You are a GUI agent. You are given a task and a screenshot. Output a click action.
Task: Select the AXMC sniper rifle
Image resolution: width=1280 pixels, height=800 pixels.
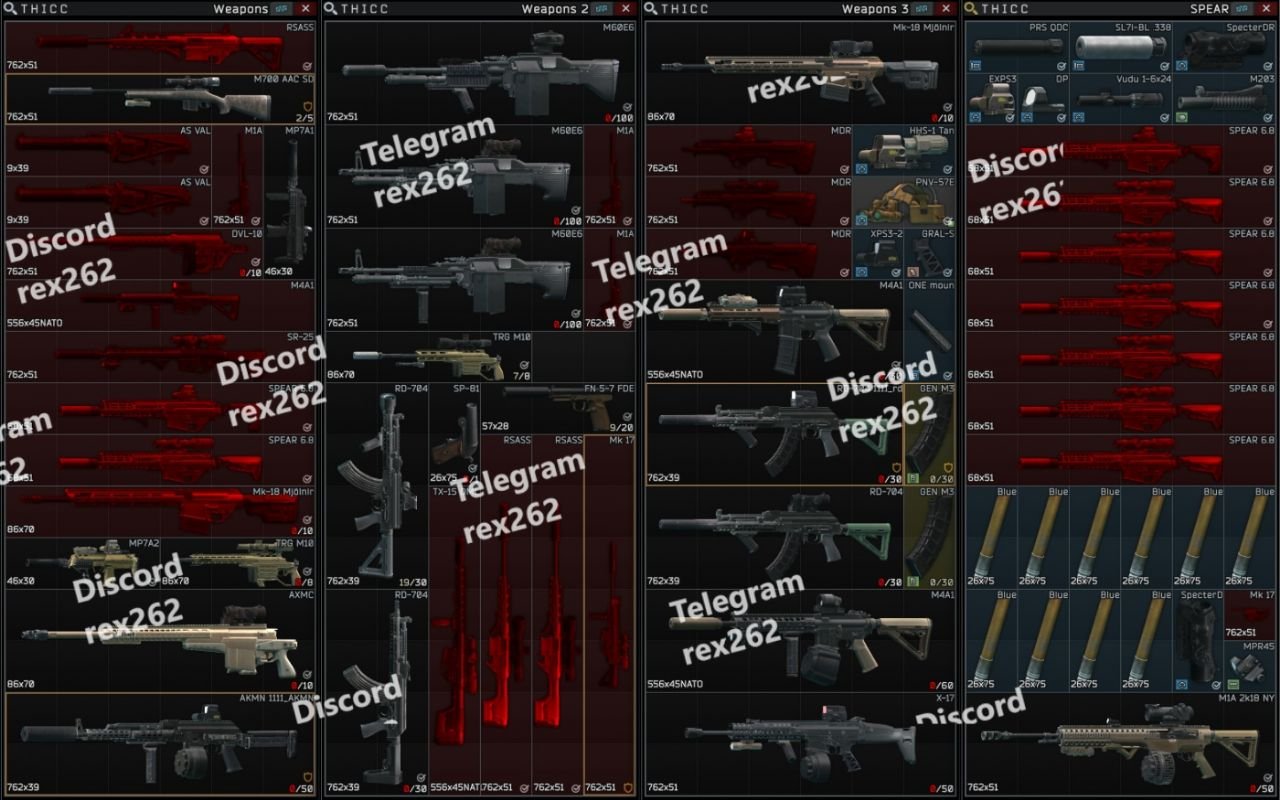click(x=160, y=642)
